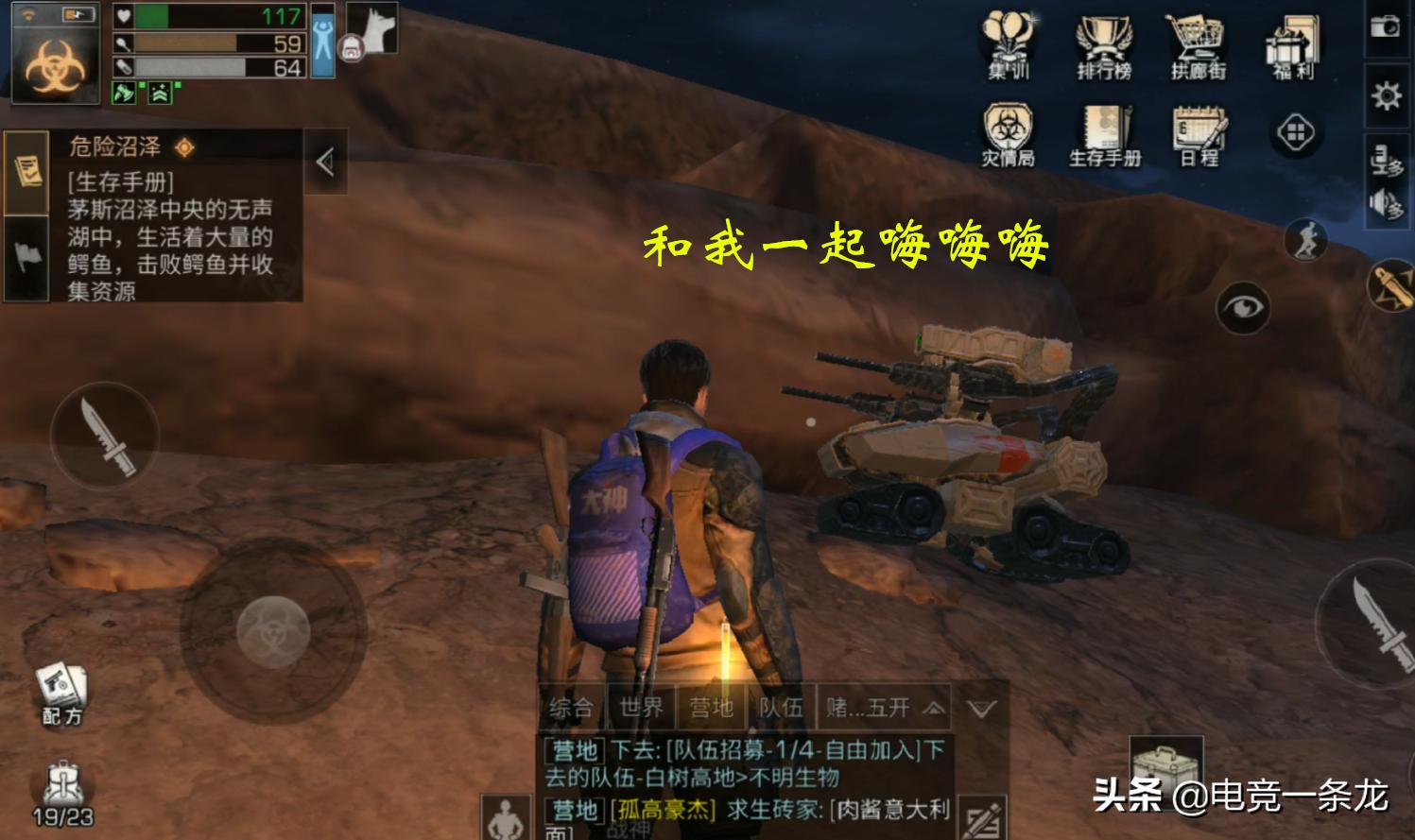Switch to the 营地 chat tab
The height and width of the screenshot is (840, 1415).
pyautogui.click(x=711, y=708)
